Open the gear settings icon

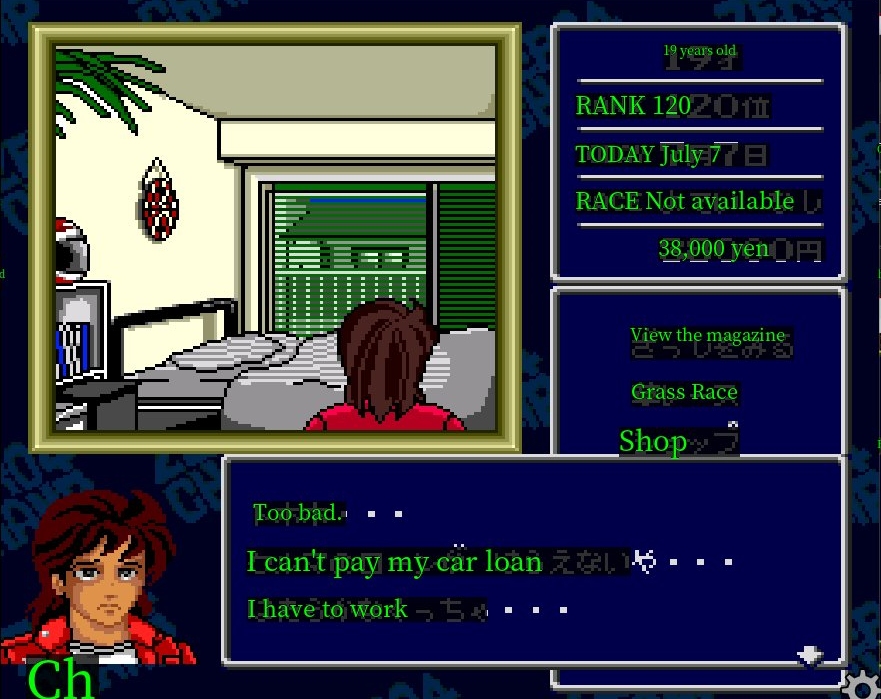click(859, 684)
